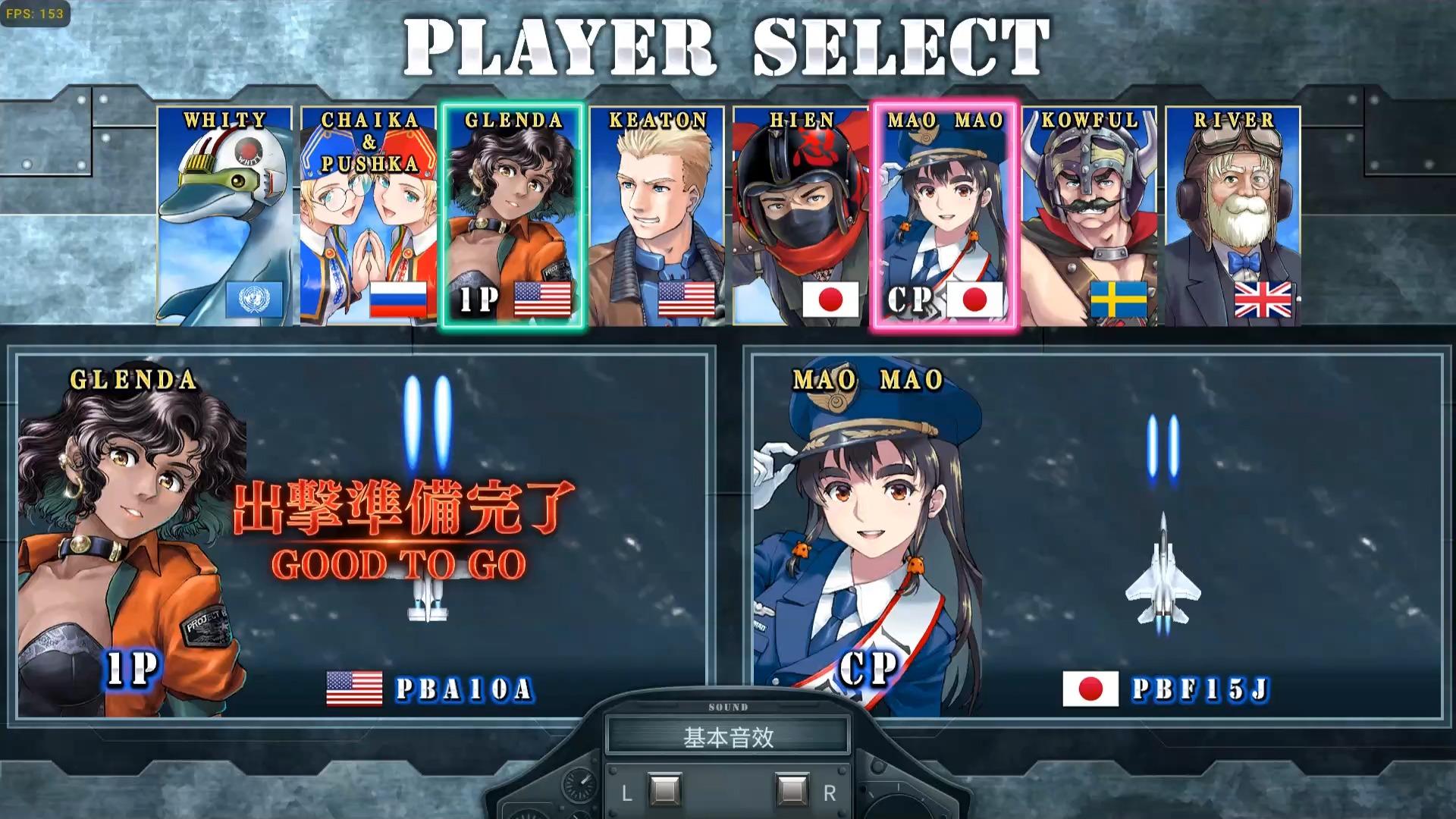Click the L sound switch button
1456x819 pixels.
pyautogui.click(x=664, y=791)
